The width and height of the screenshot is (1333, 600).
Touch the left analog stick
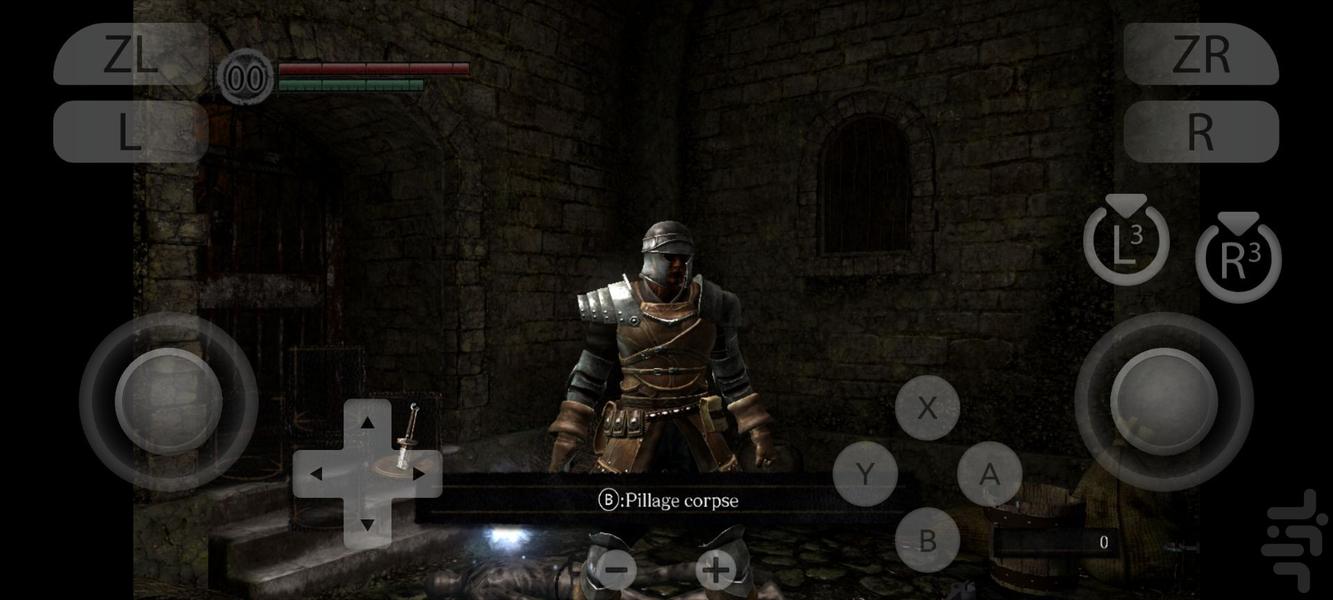[168, 401]
